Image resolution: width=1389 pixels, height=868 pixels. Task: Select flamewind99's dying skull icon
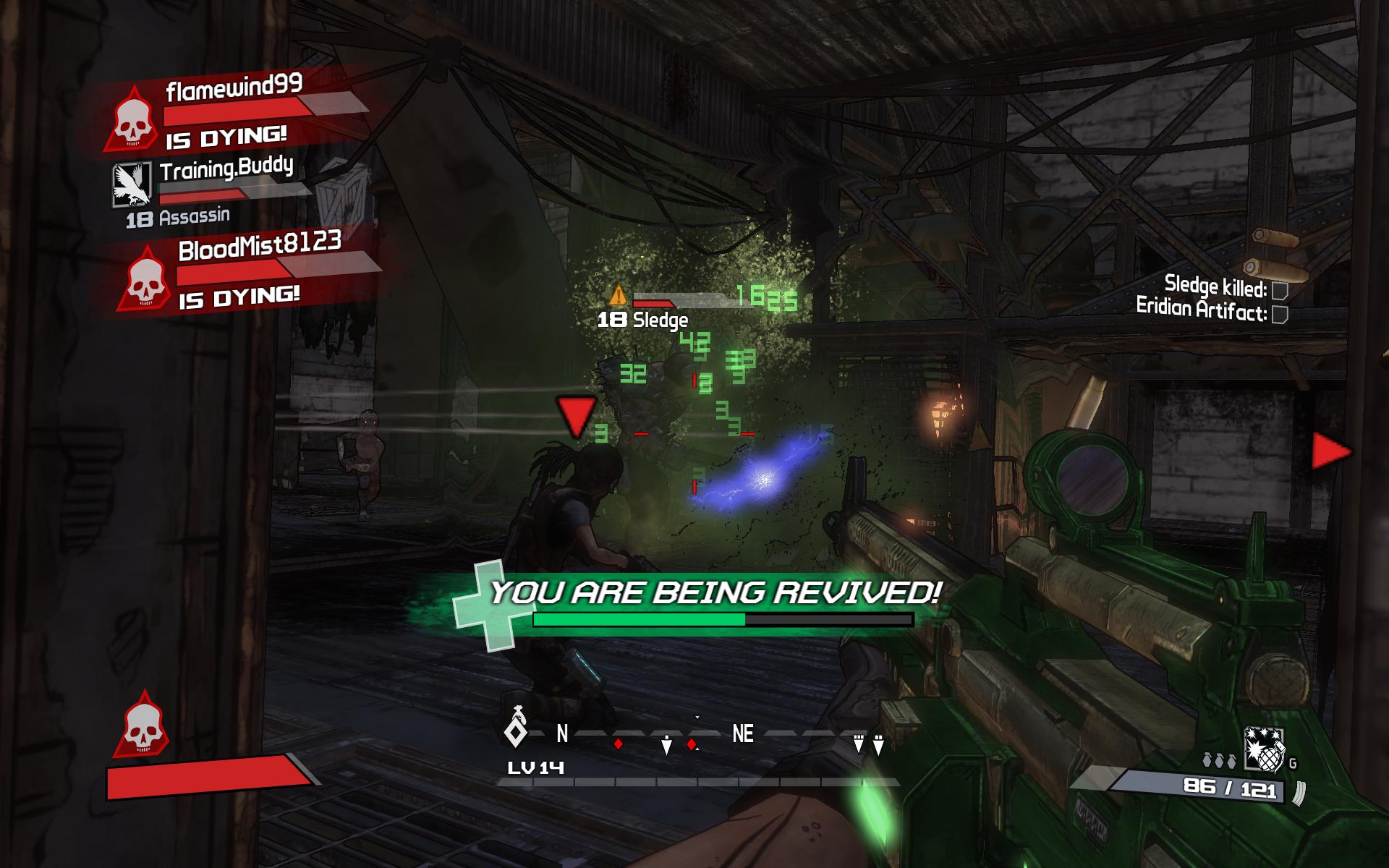tap(132, 122)
